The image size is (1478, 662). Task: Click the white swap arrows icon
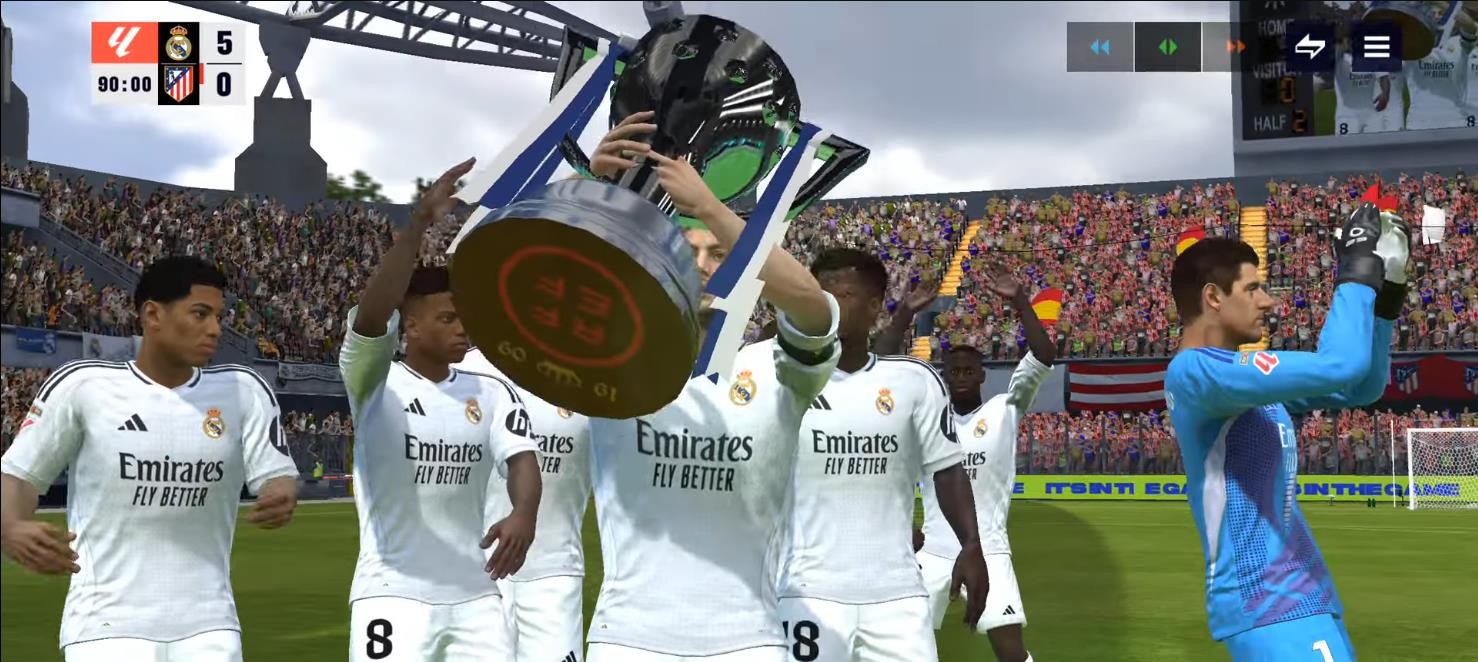point(1309,47)
